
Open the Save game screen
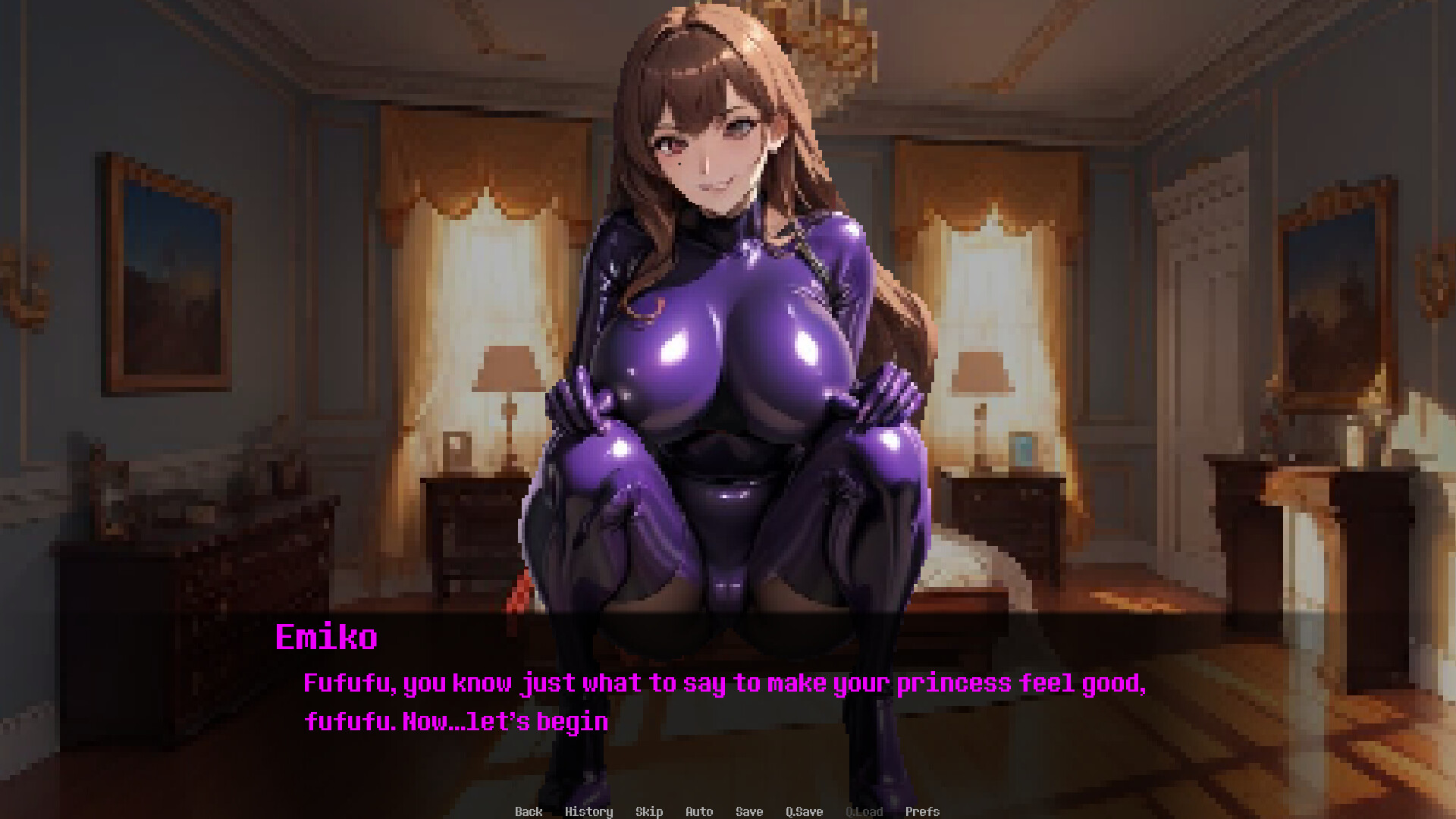(x=748, y=811)
